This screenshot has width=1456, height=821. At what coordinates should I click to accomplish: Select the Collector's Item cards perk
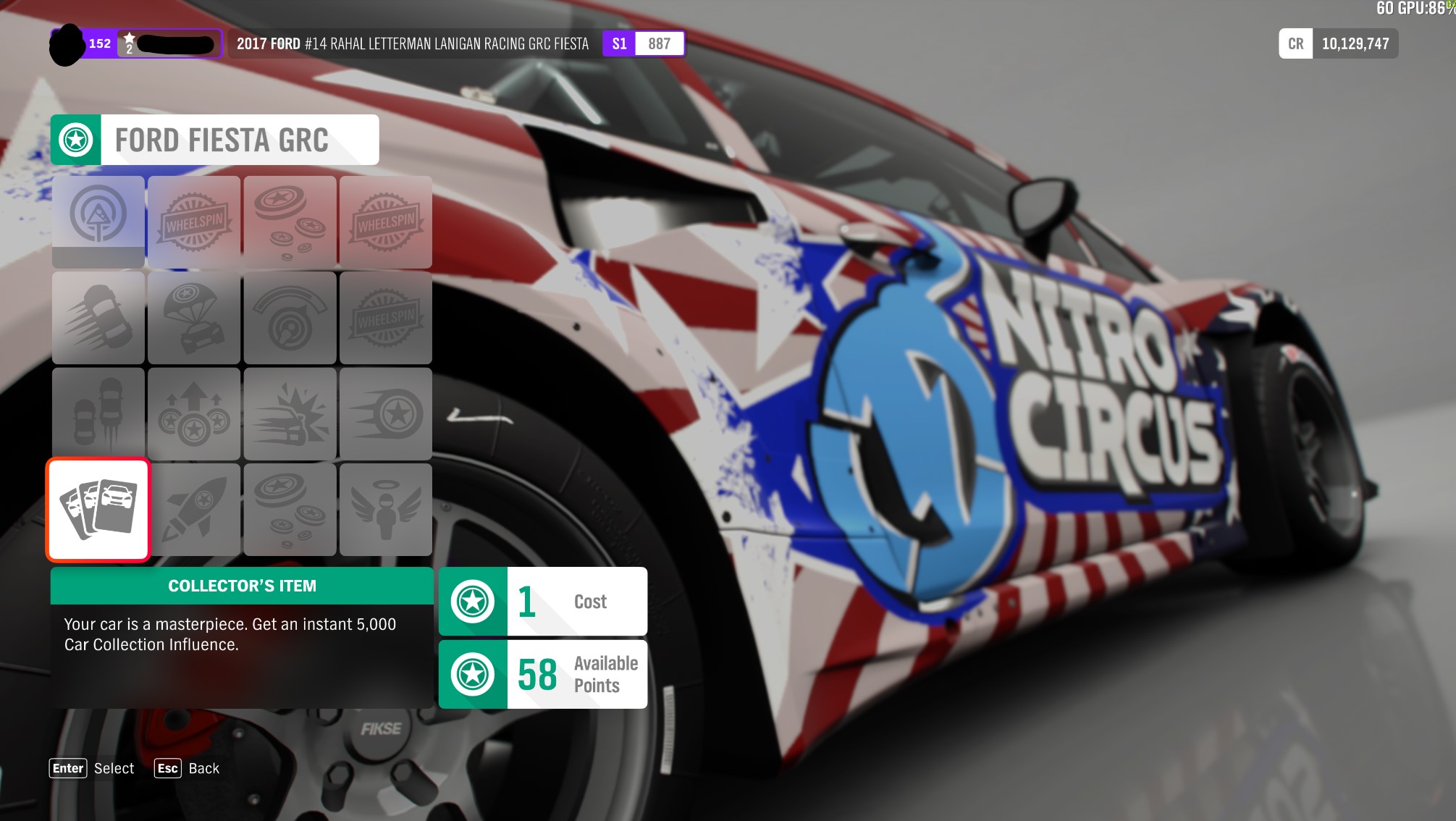(98, 510)
